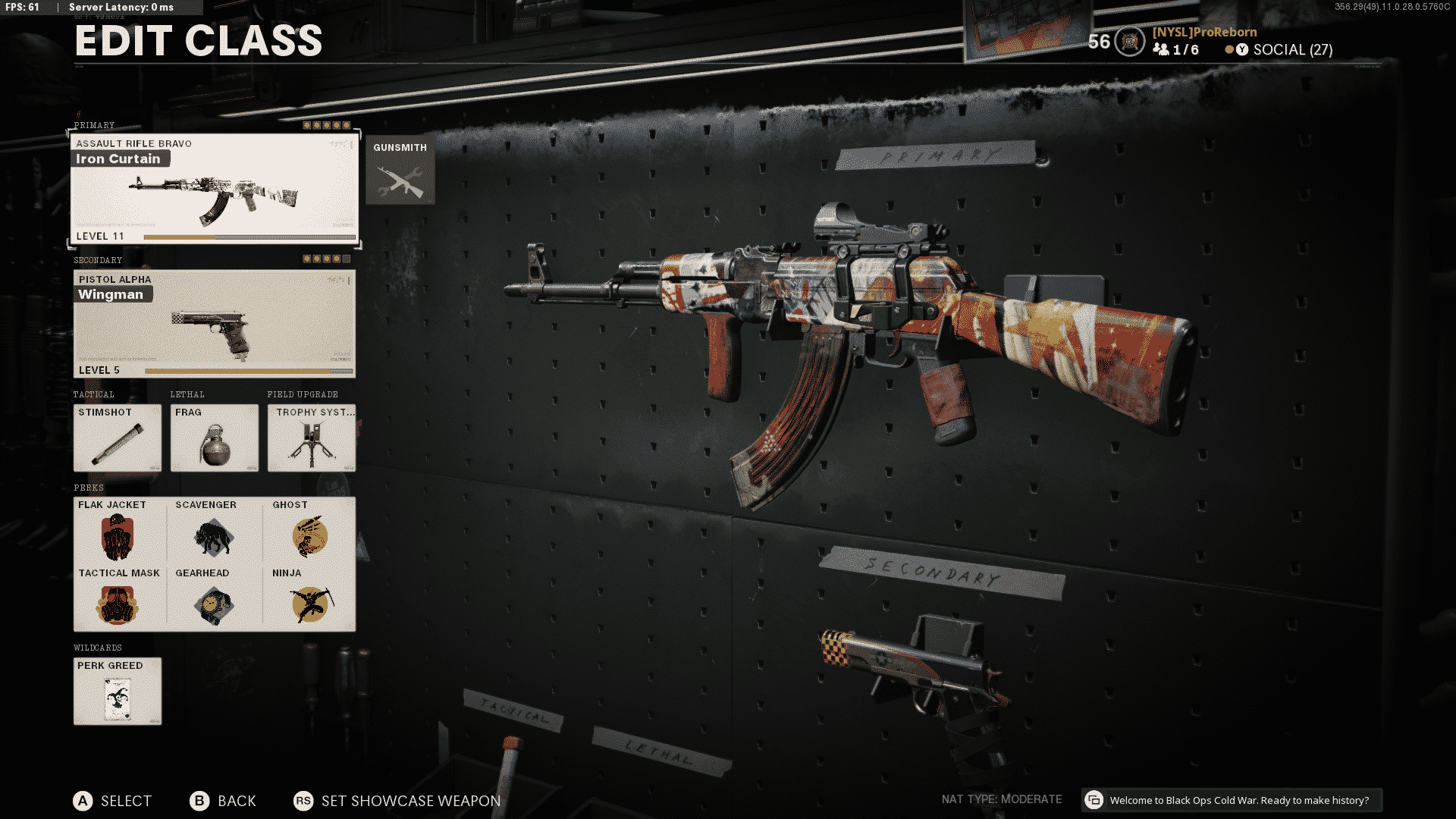Select the Stimshot tactical slot
Image resolution: width=1456 pixels, height=819 pixels.
(118, 438)
